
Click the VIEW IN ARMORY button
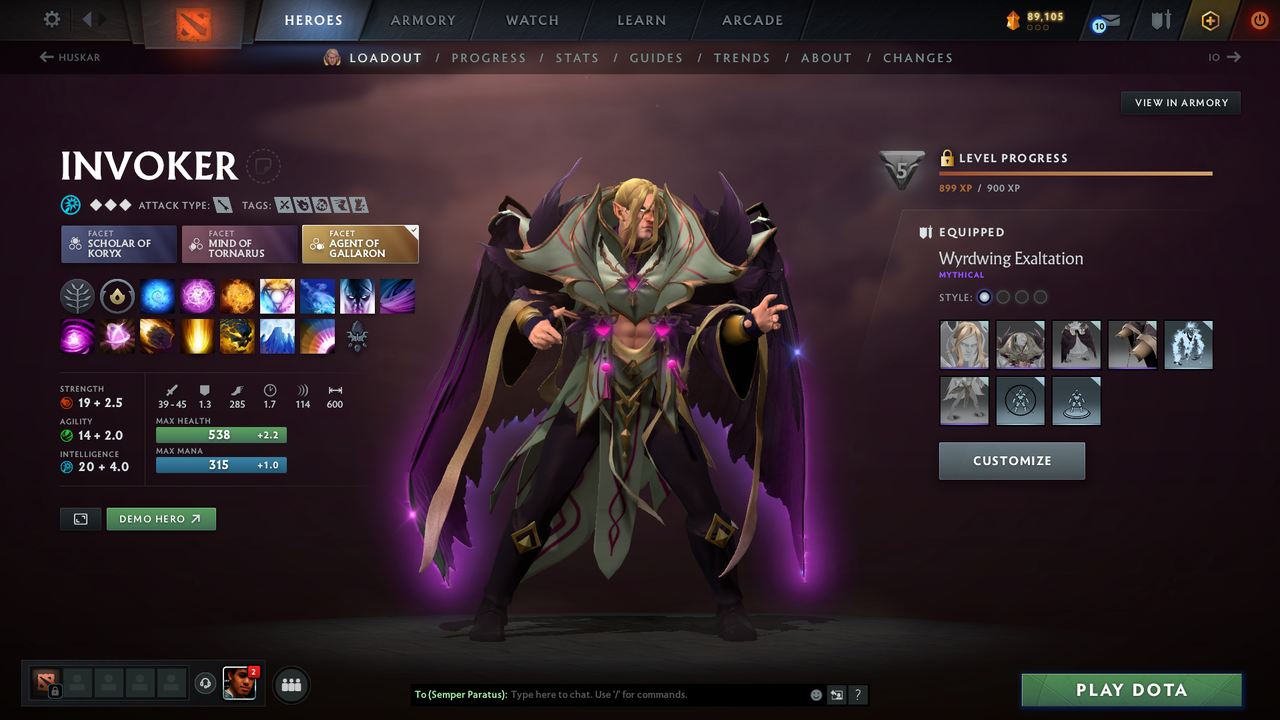point(1180,102)
